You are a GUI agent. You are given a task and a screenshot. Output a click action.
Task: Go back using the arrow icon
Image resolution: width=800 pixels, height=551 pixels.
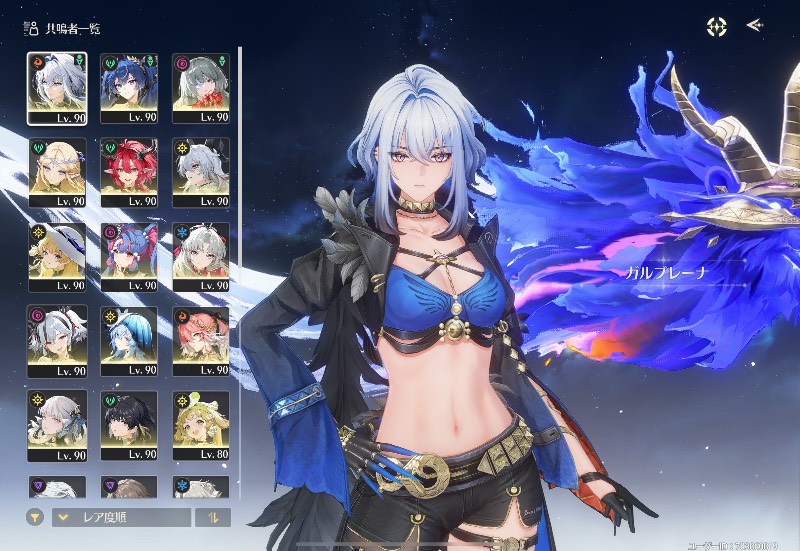(x=755, y=26)
